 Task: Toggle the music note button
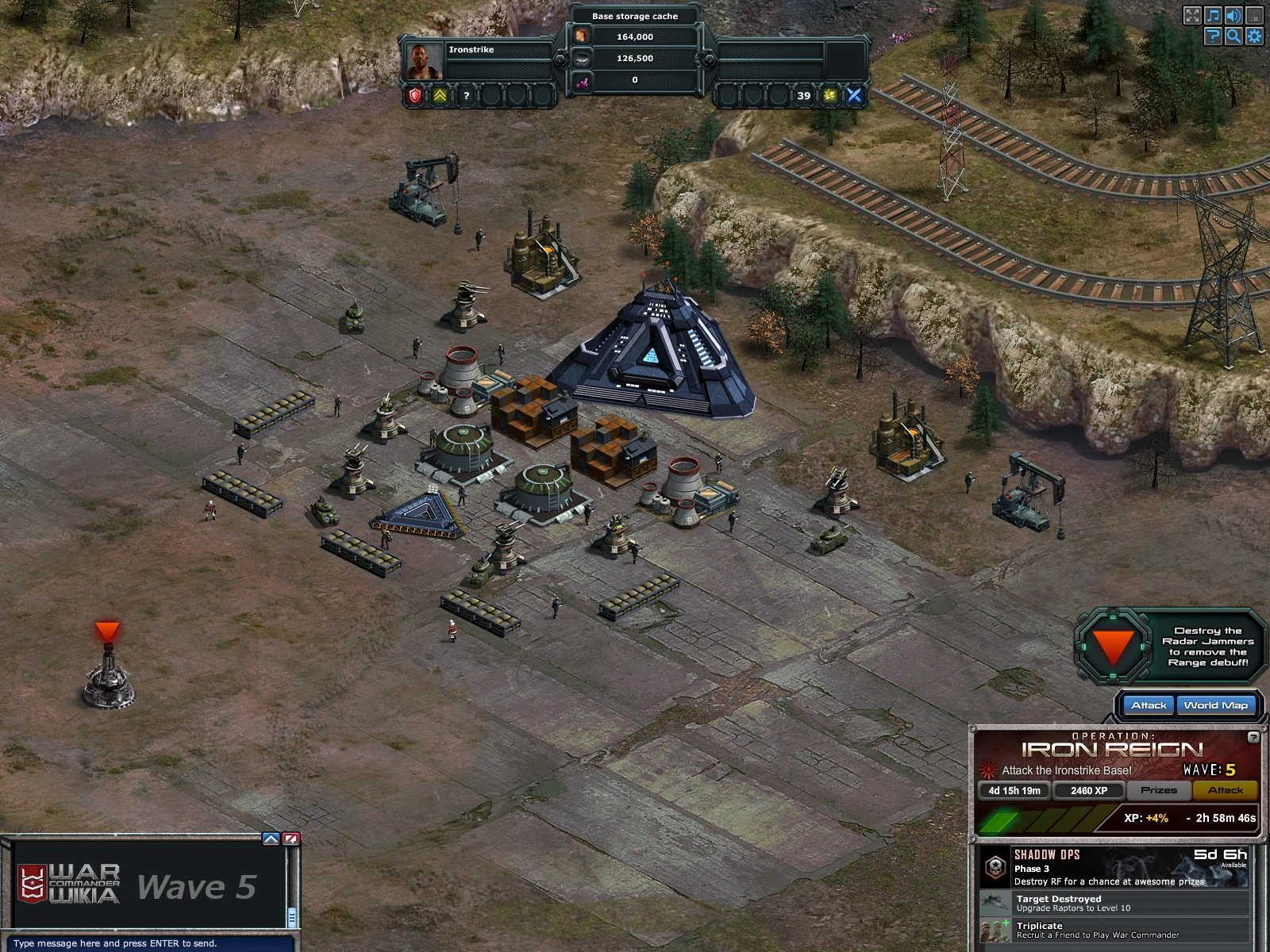point(1212,15)
